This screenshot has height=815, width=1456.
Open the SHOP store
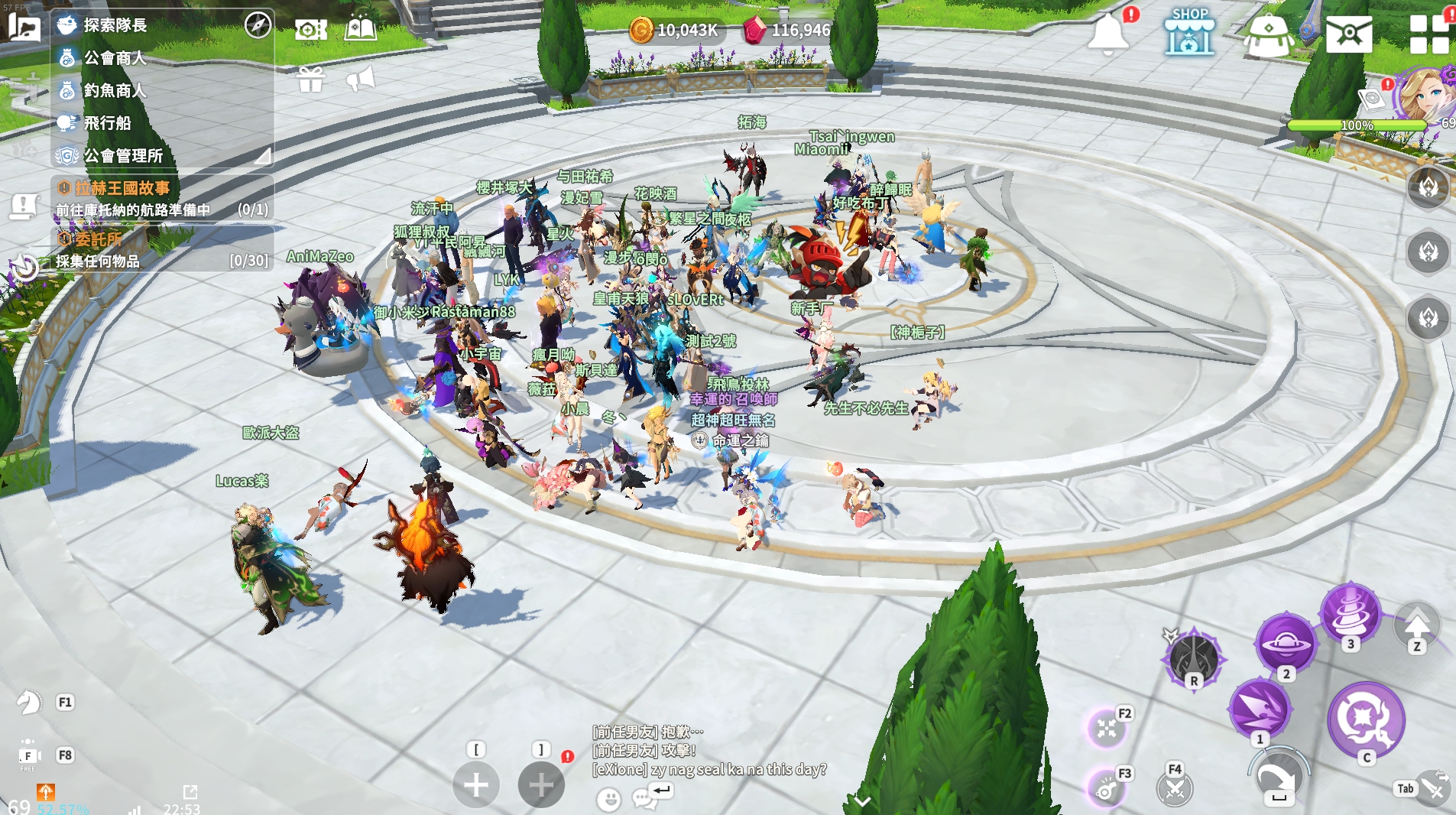point(1189,32)
